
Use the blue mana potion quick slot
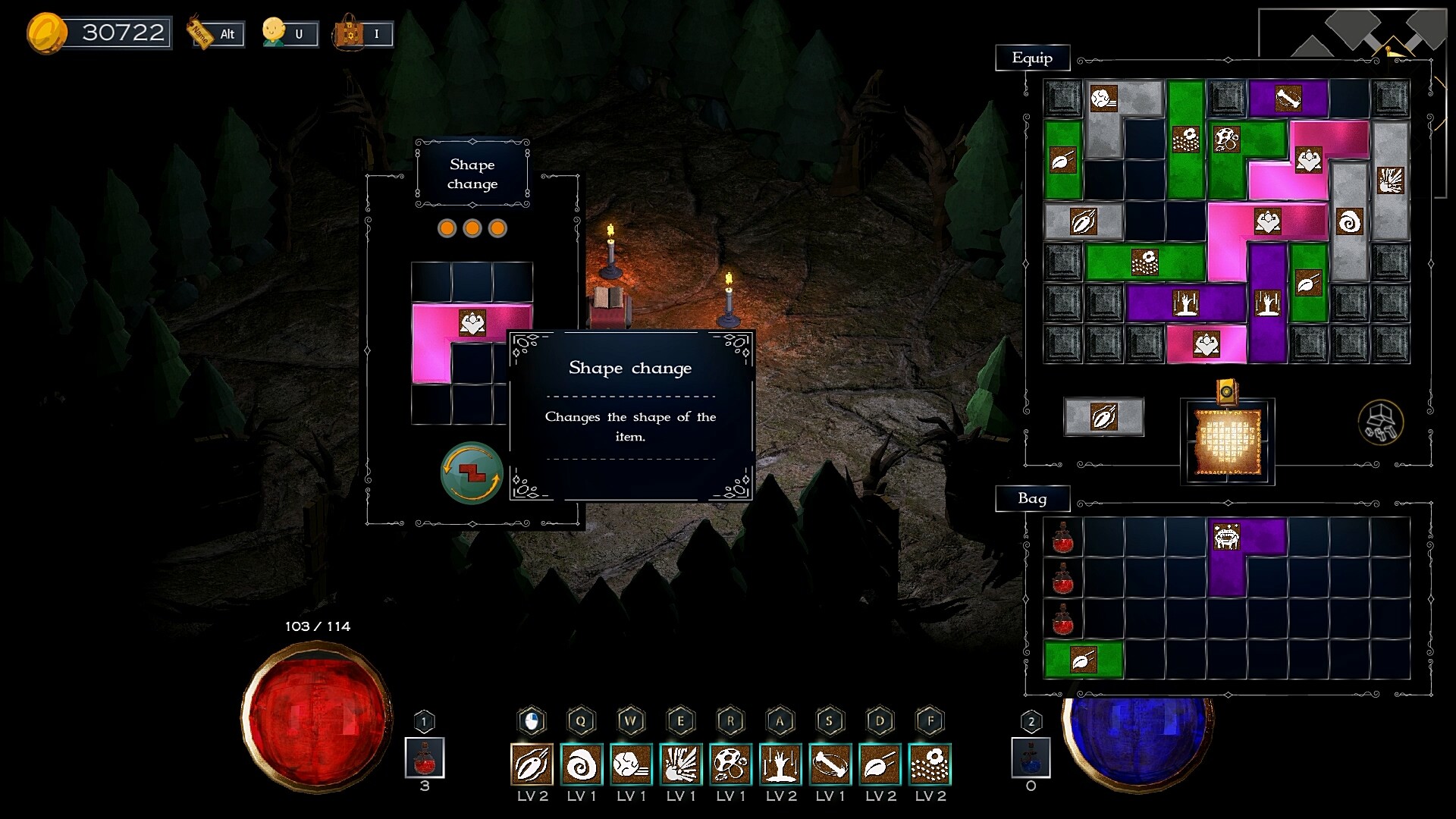[x=1031, y=758]
